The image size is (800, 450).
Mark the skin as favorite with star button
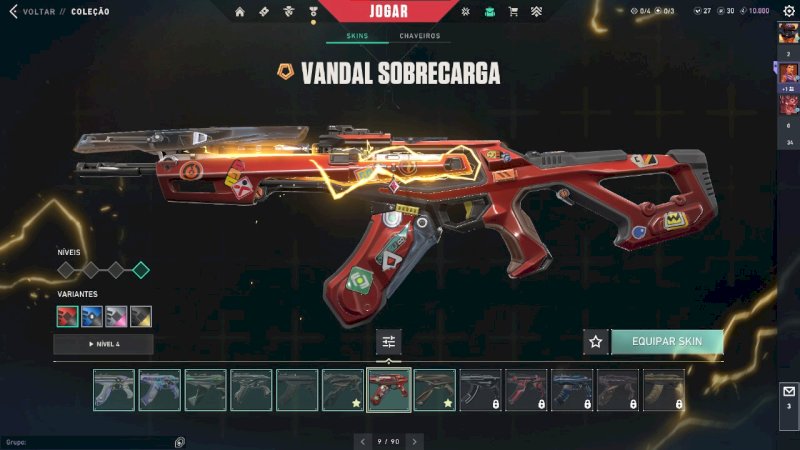coord(596,341)
